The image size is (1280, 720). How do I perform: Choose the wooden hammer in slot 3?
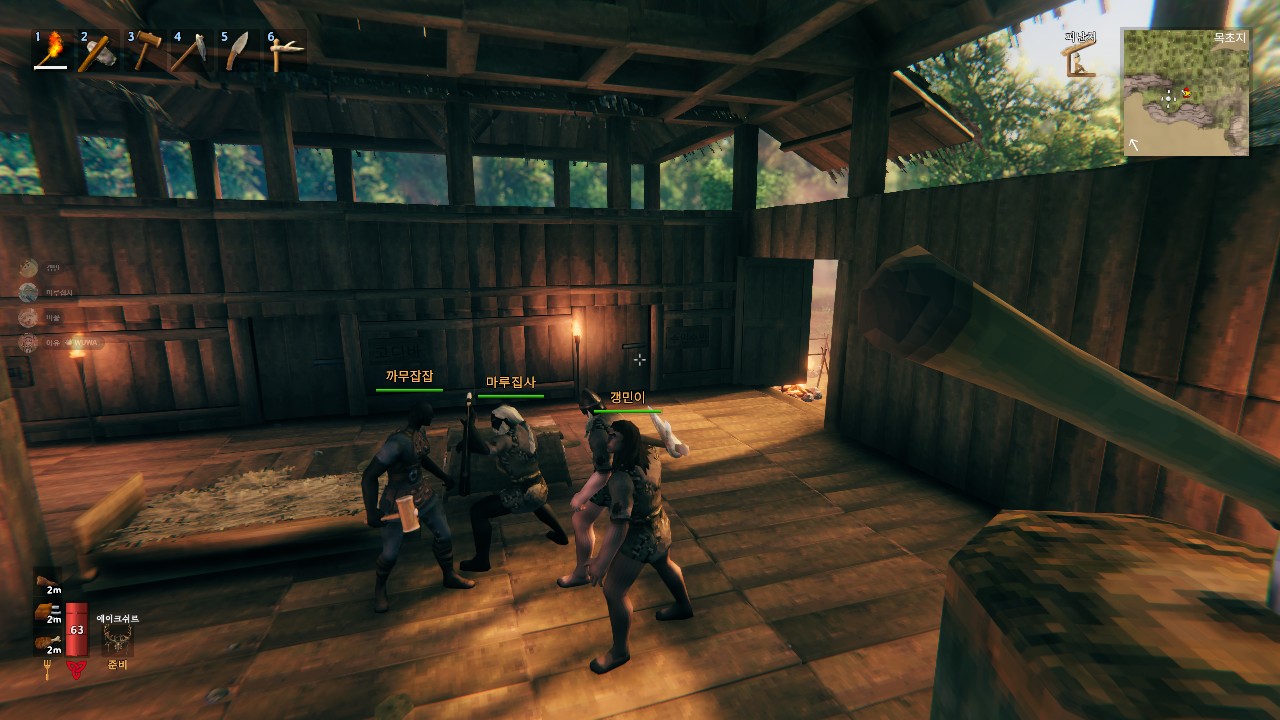pos(145,51)
